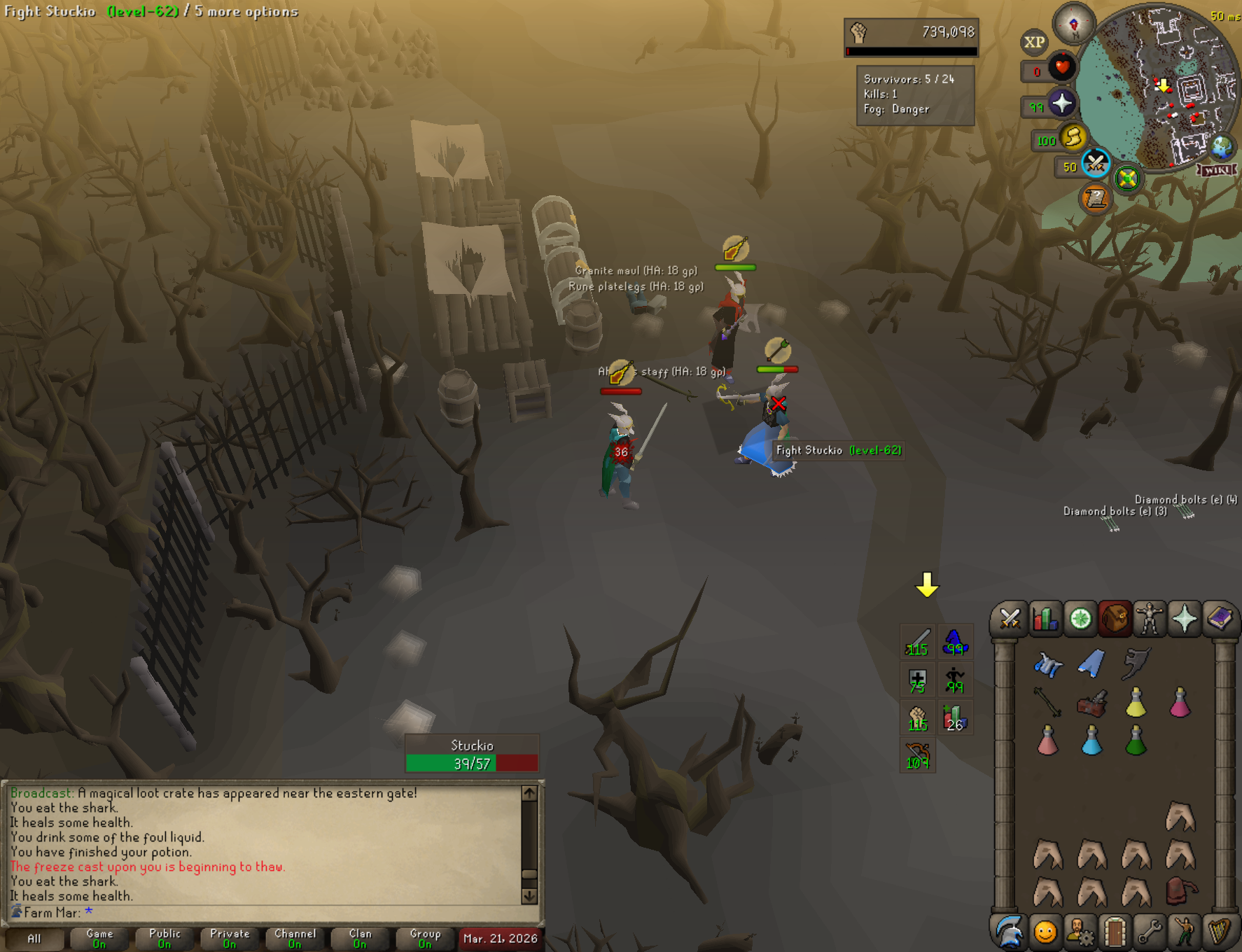Switch to the Clan chat tab
The height and width of the screenshot is (952, 1242).
point(360,938)
